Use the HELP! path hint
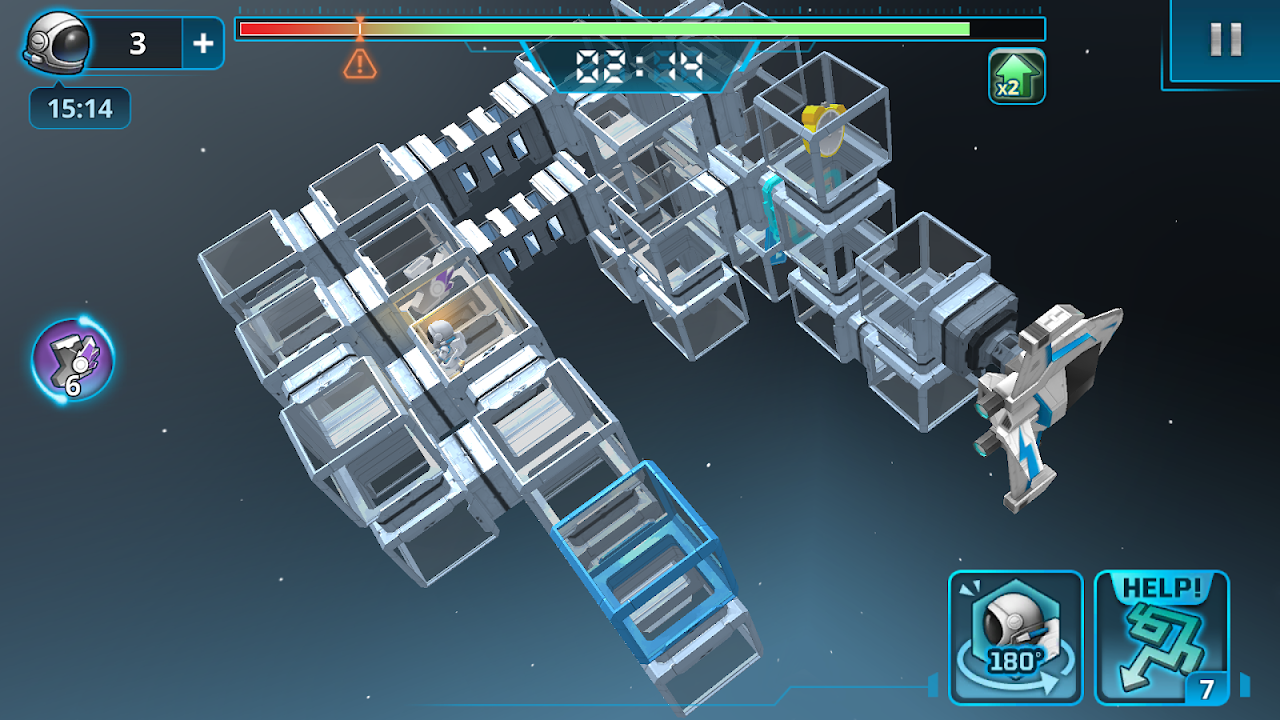 (x=1161, y=637)
